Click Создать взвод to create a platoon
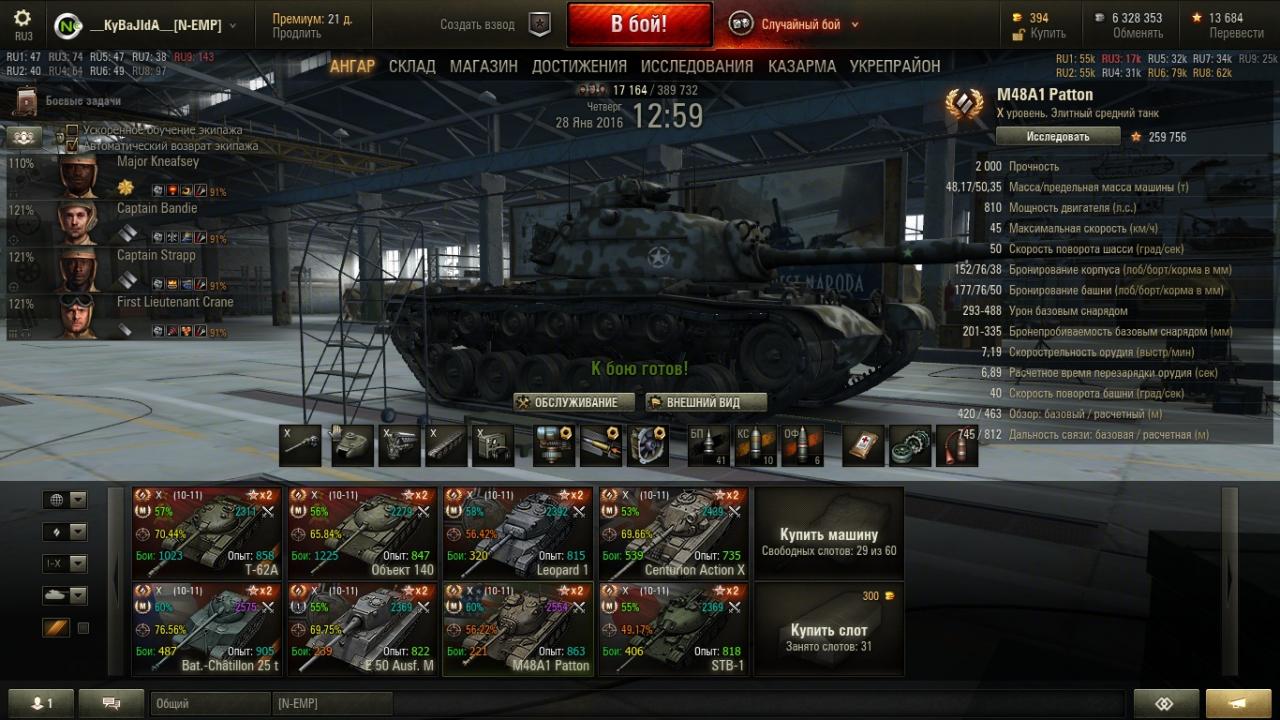 [478, 25]
